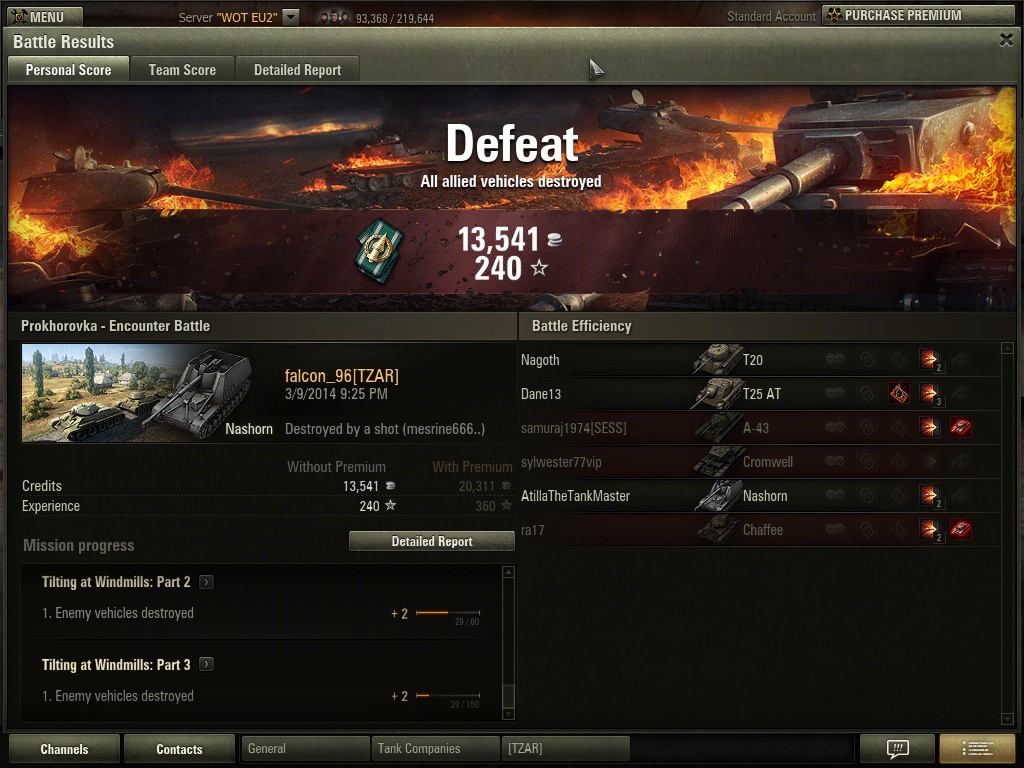1024x768 pixels.
Task: Select AtillaTheTankMaster's Nashorn row
Action: coord(758,496)
